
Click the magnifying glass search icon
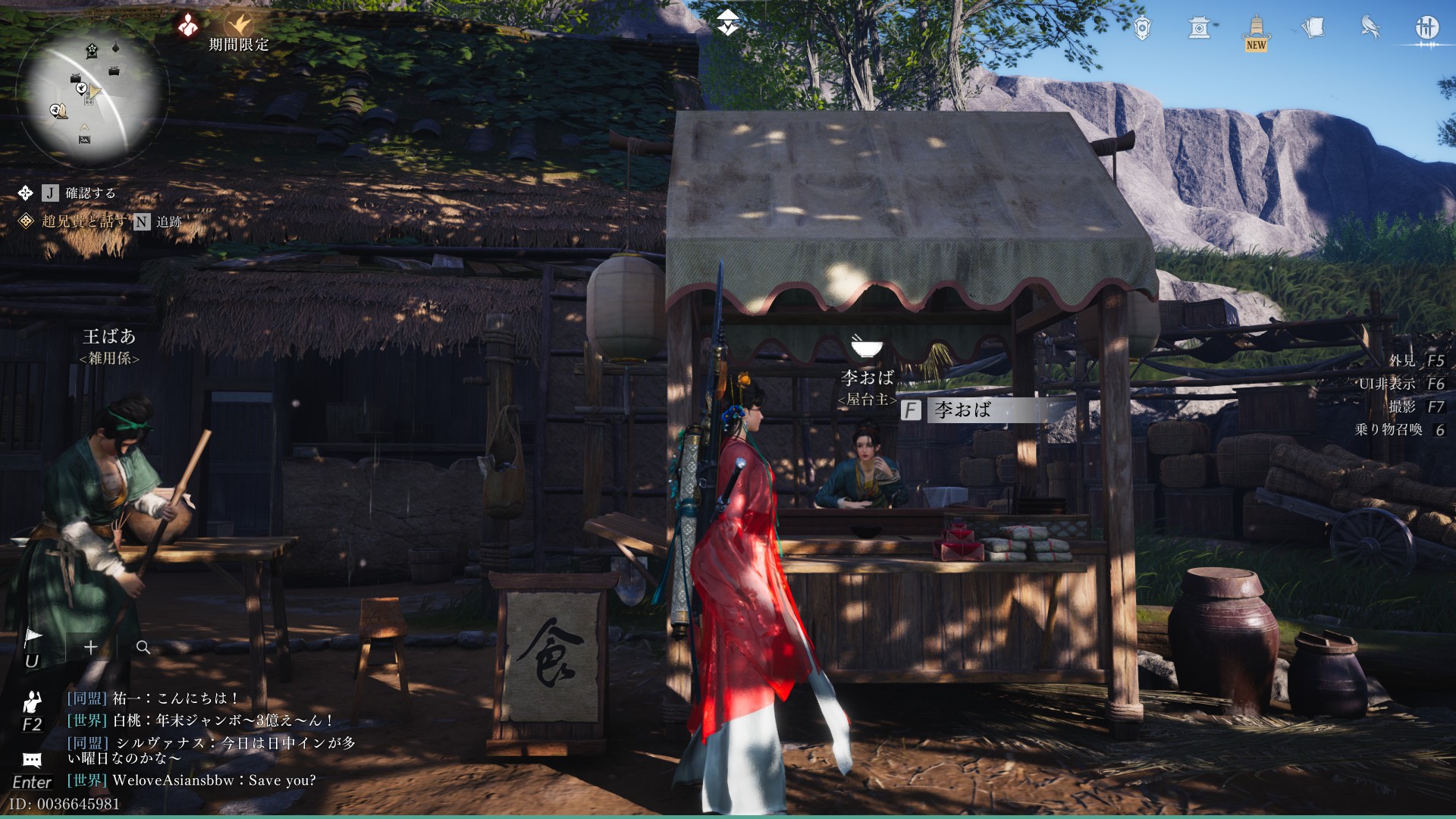click(143, 647)
